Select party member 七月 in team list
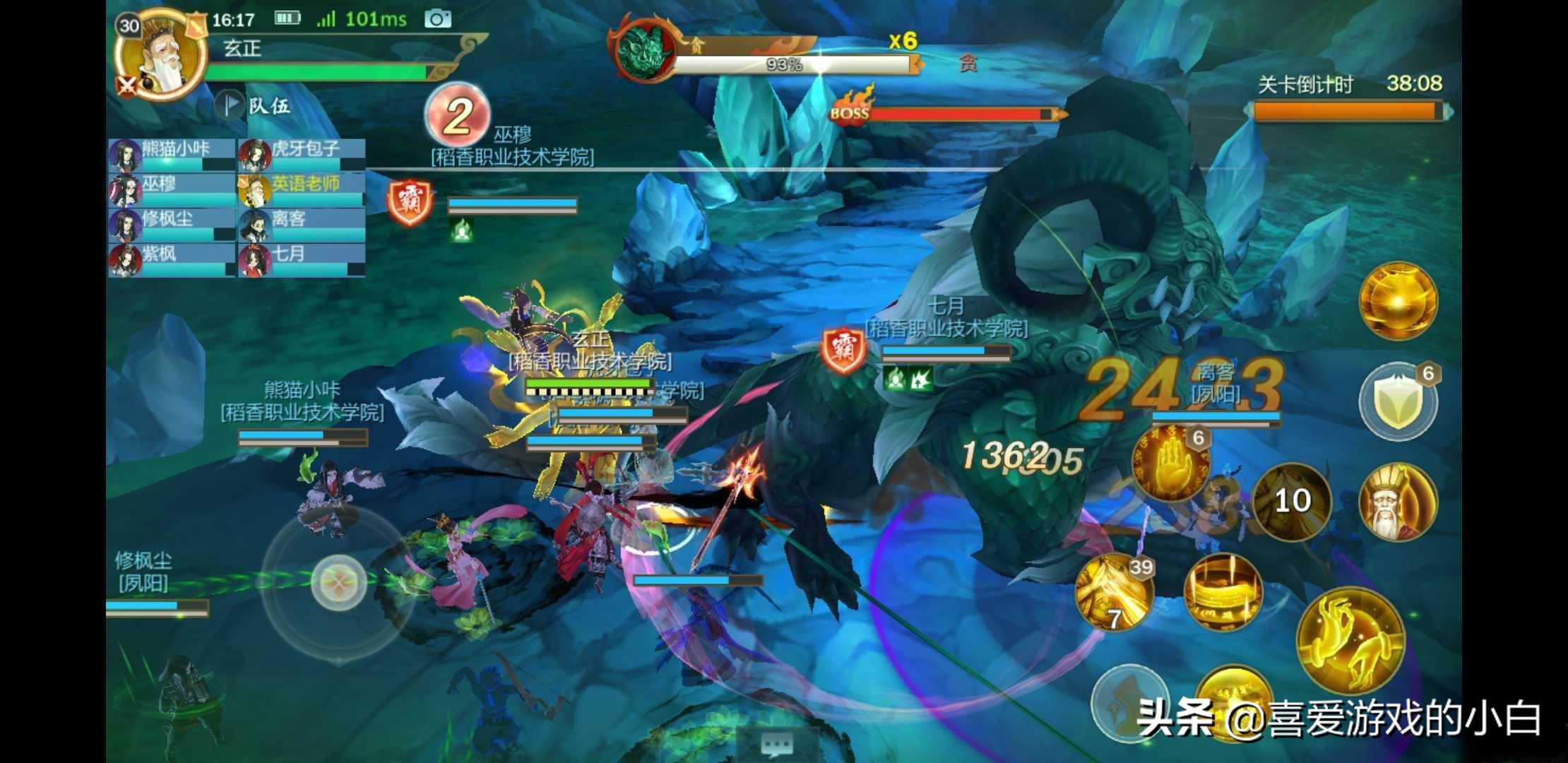The image size is (1568, 763). pyautogui.click(x=302, y=259)
